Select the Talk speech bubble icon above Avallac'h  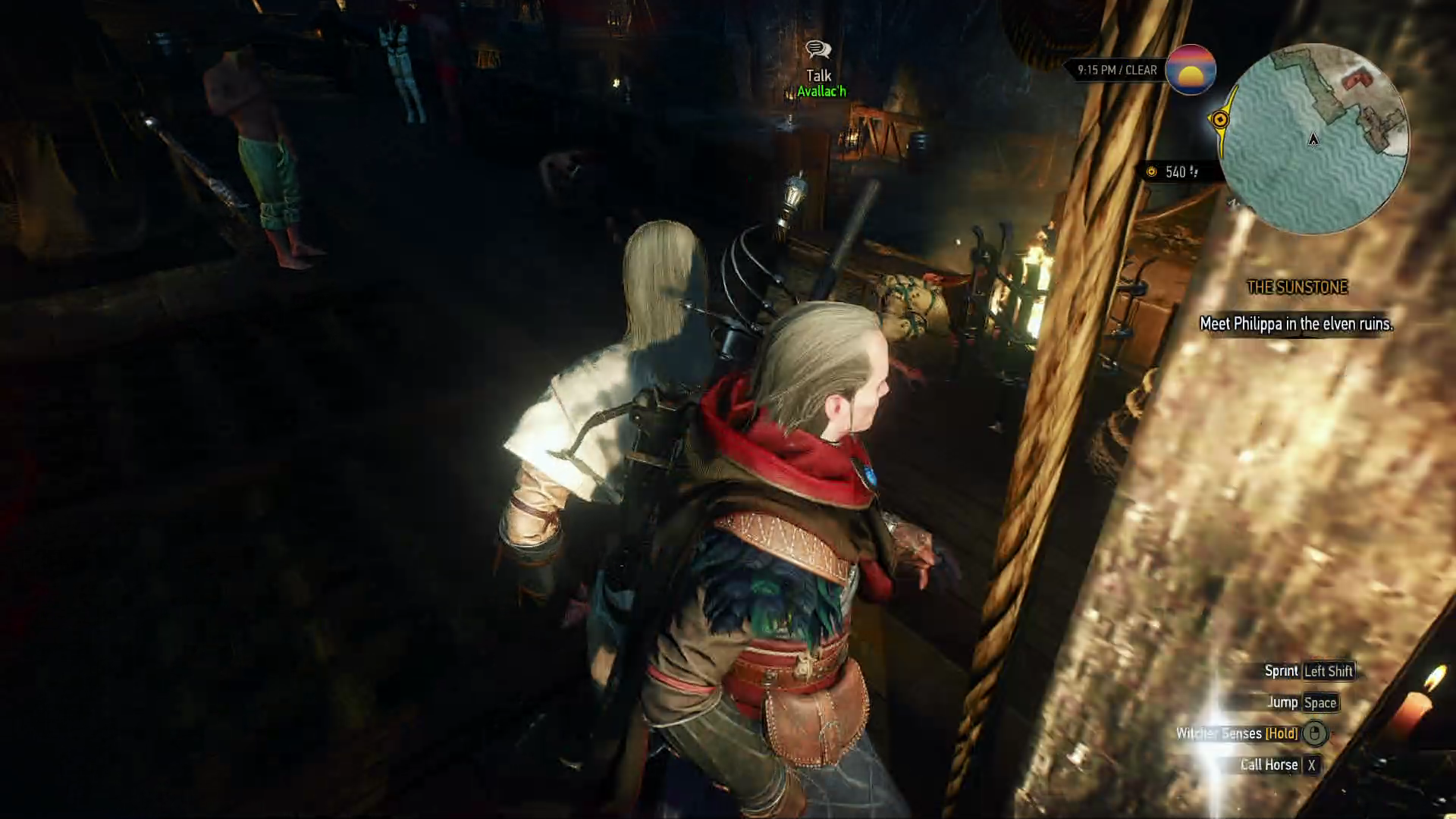click(x=817, y=50)
